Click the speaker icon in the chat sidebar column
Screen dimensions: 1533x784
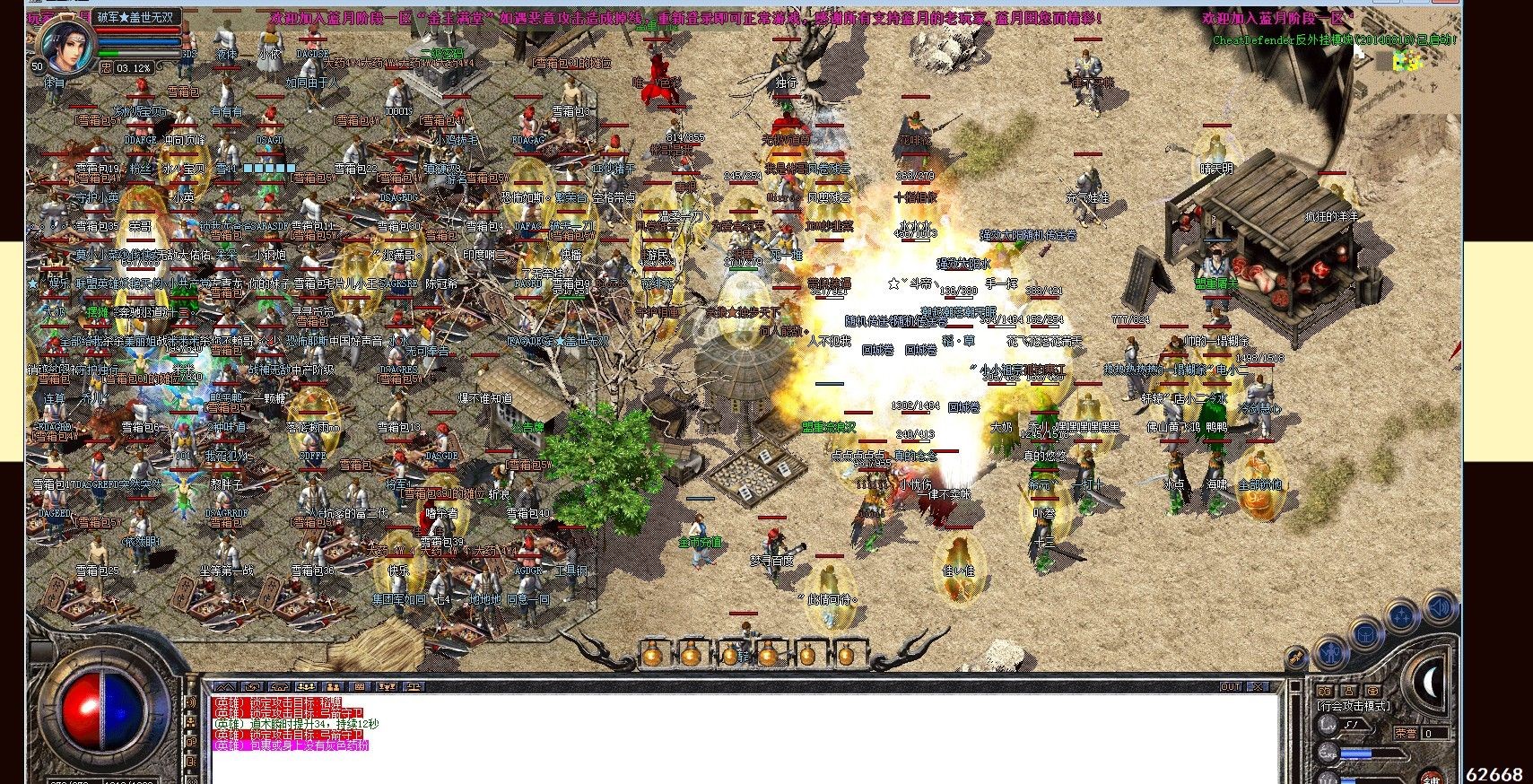coord(191,702)
